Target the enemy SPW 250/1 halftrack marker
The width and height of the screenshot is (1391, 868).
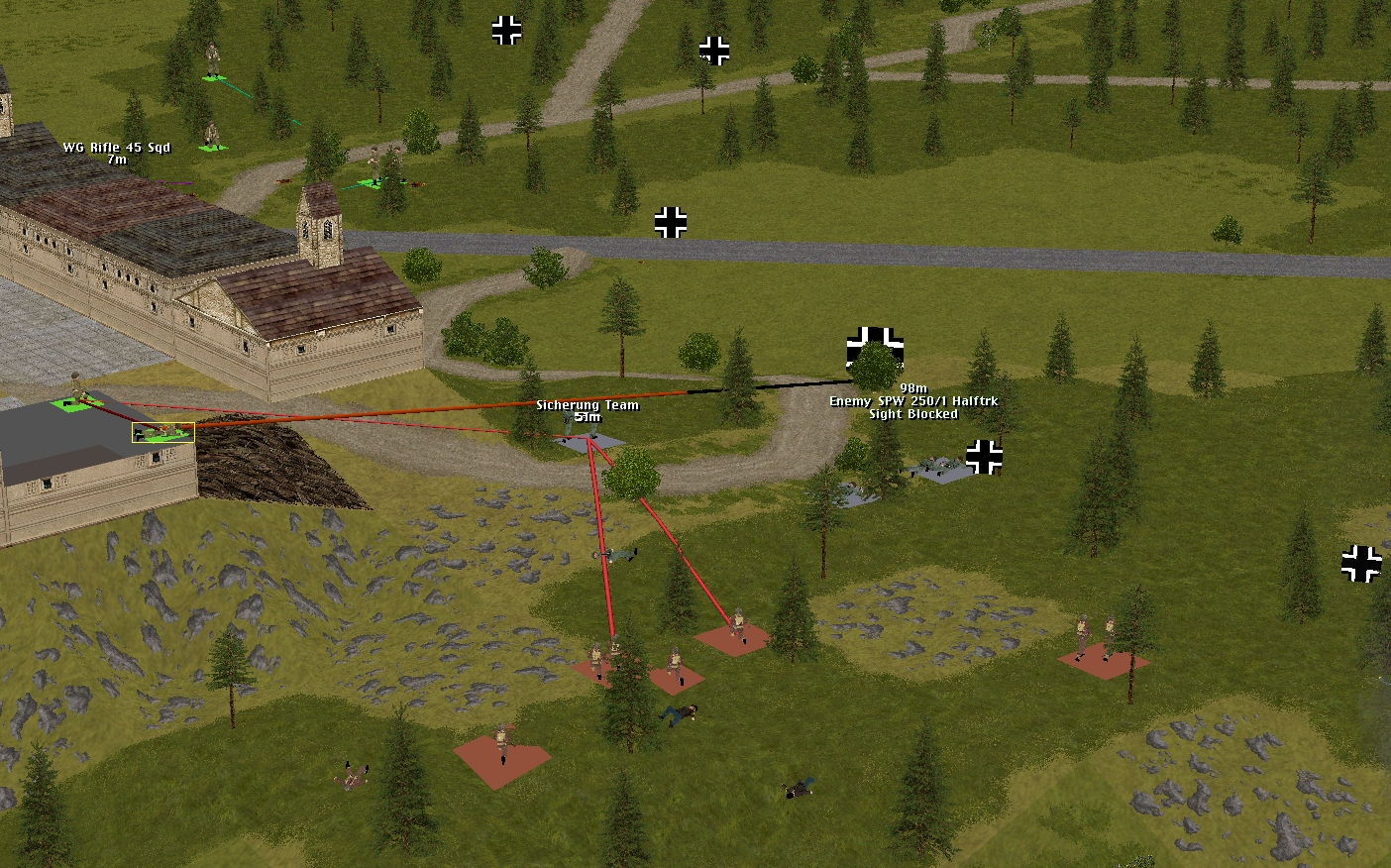[x=875, y=349]
